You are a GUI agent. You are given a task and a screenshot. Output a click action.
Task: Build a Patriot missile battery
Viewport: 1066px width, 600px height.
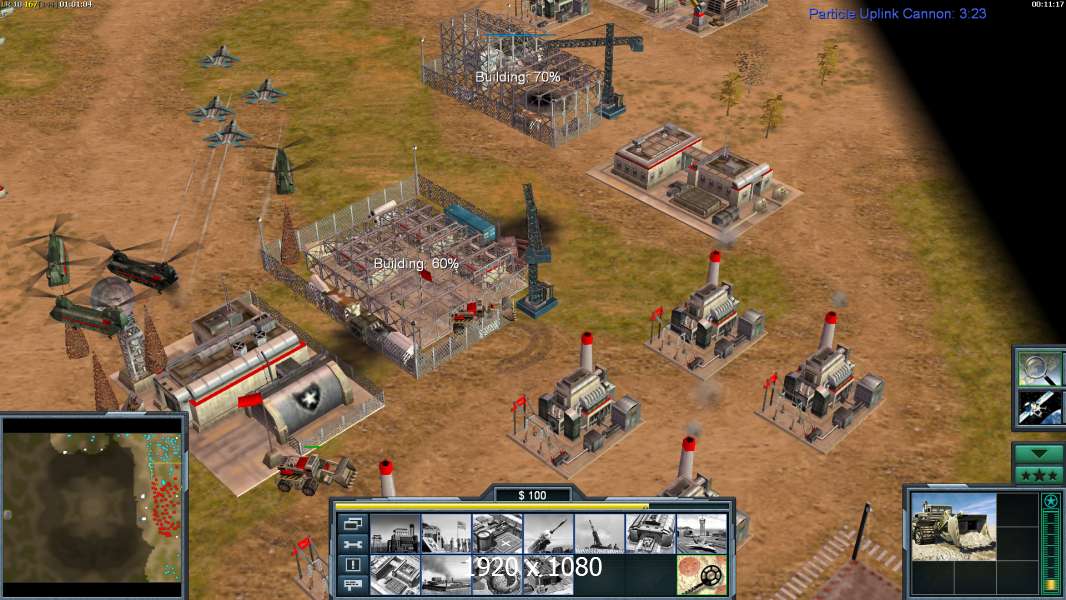click(x=548, y=534)
